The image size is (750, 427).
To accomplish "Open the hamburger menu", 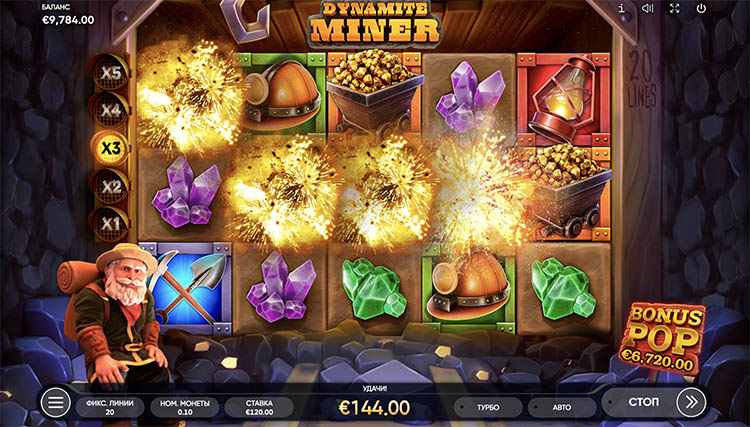I will [x=55, y=402].
